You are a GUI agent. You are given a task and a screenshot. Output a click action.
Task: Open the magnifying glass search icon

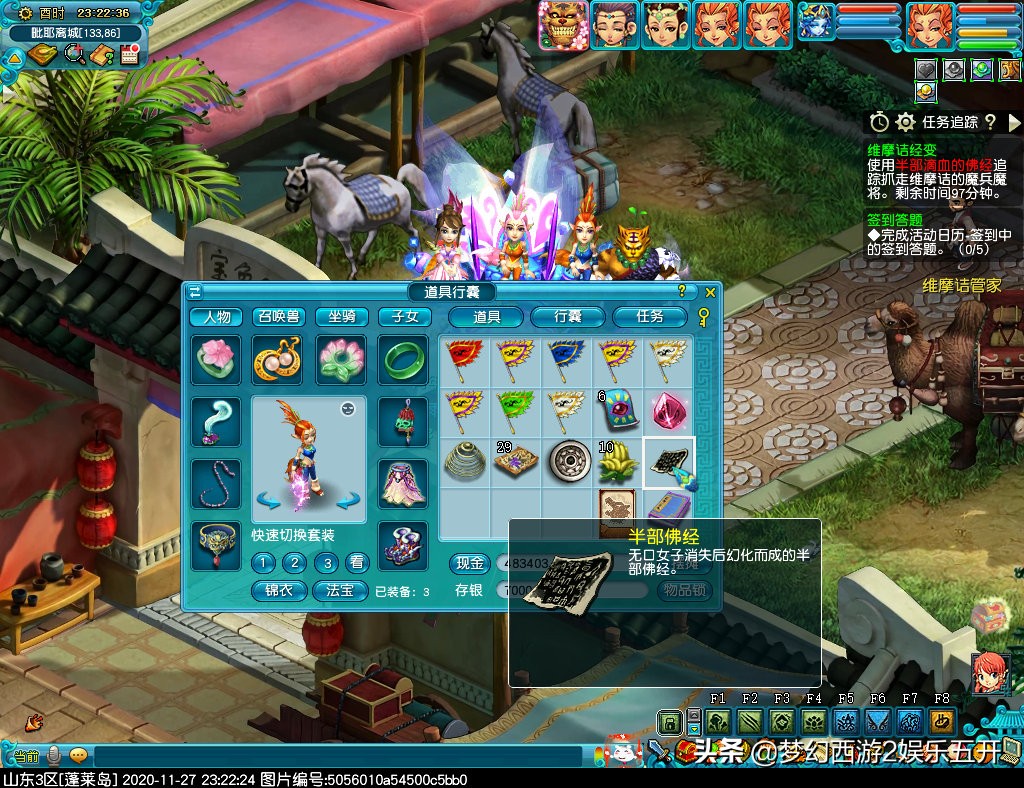pyautogui.click(x=75, y=54)
